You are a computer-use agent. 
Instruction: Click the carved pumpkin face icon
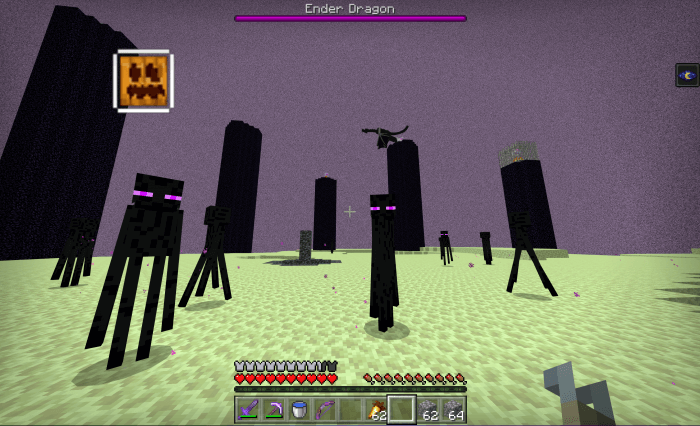pos(144,81)
